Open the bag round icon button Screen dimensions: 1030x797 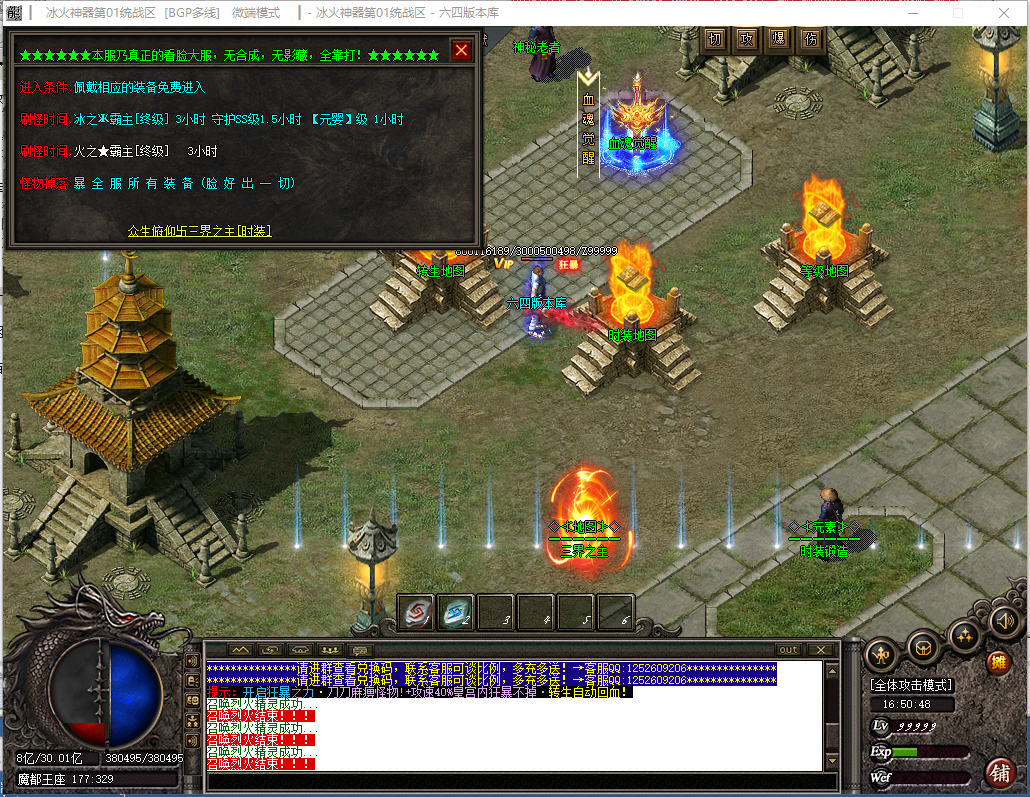(x=922, y=644)
